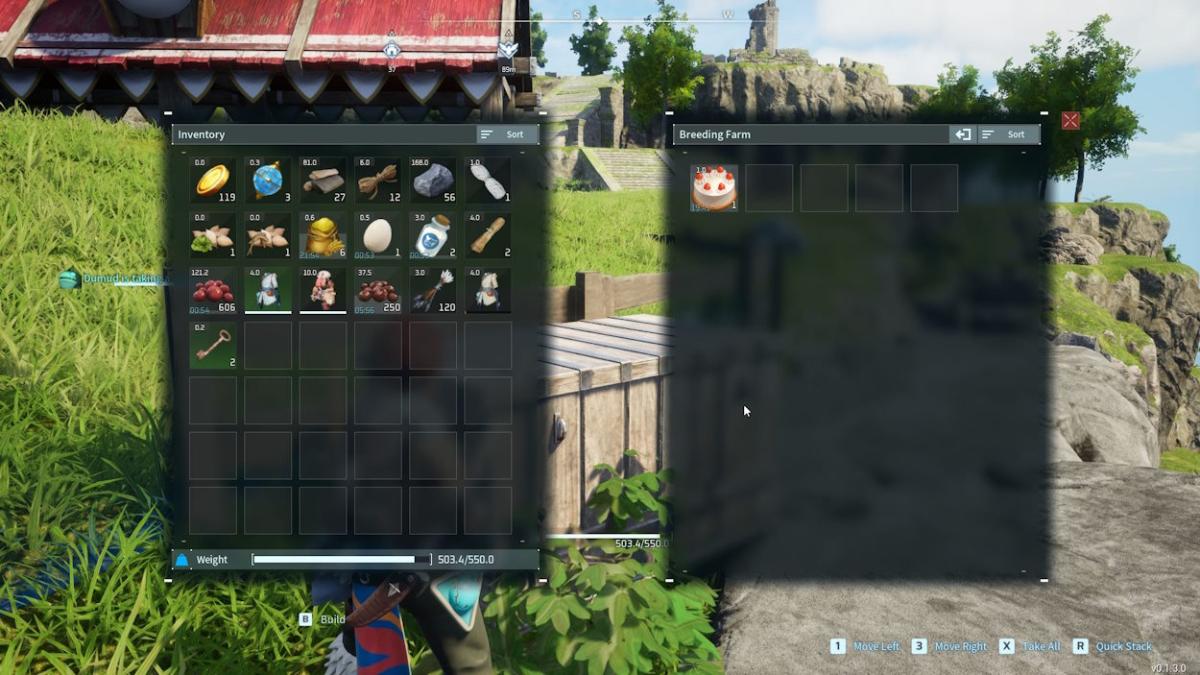
Task: Choose the fiber bundle stack of 12
Action: click(378, 181)
